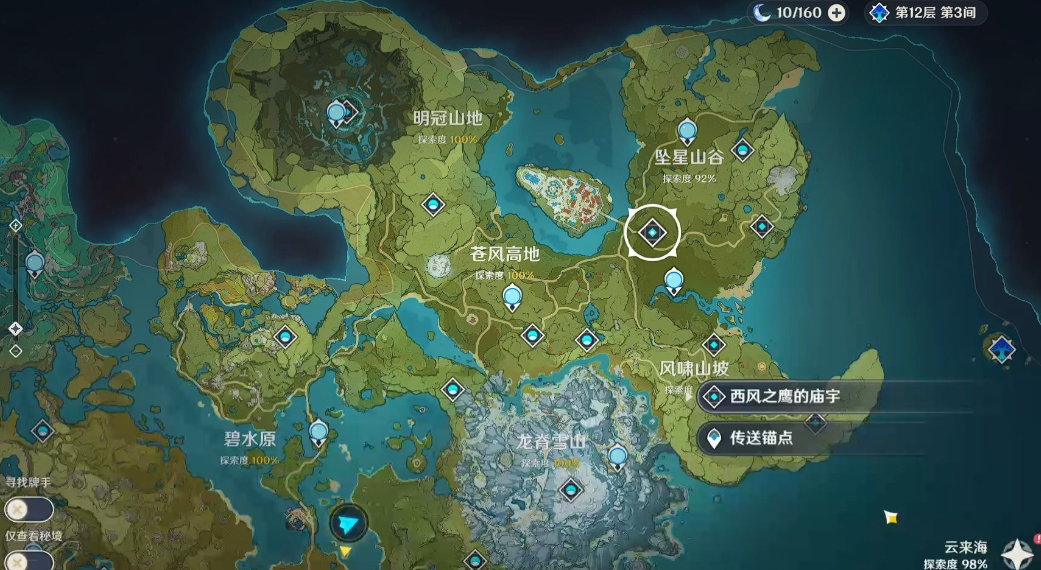Click the circled waypoint marker near 坠星山谷
The height and width of the screenshot is (570, 1041).
pos(652,233)
